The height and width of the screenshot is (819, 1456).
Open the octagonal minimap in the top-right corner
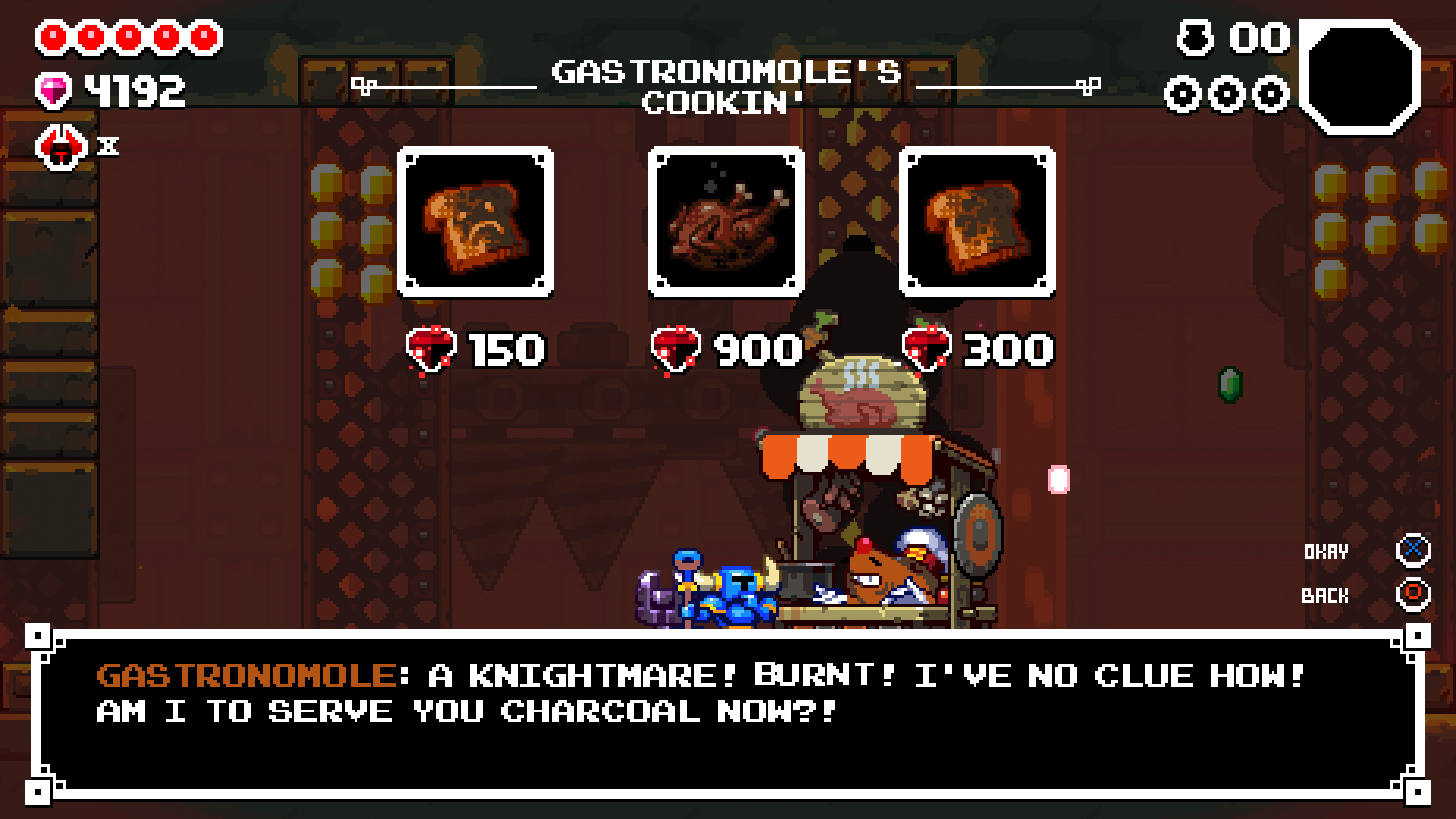[1361, 76]
